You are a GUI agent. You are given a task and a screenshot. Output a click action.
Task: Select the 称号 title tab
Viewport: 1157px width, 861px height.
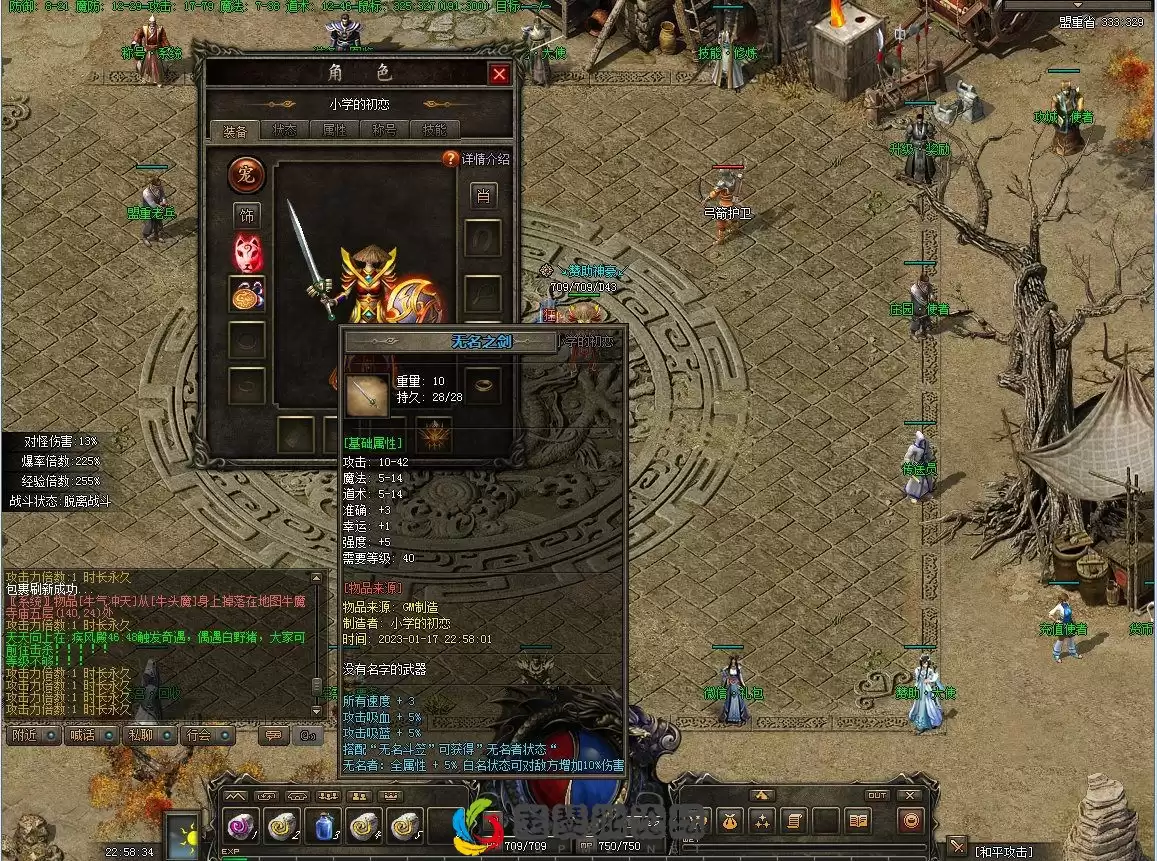[385, 130]
